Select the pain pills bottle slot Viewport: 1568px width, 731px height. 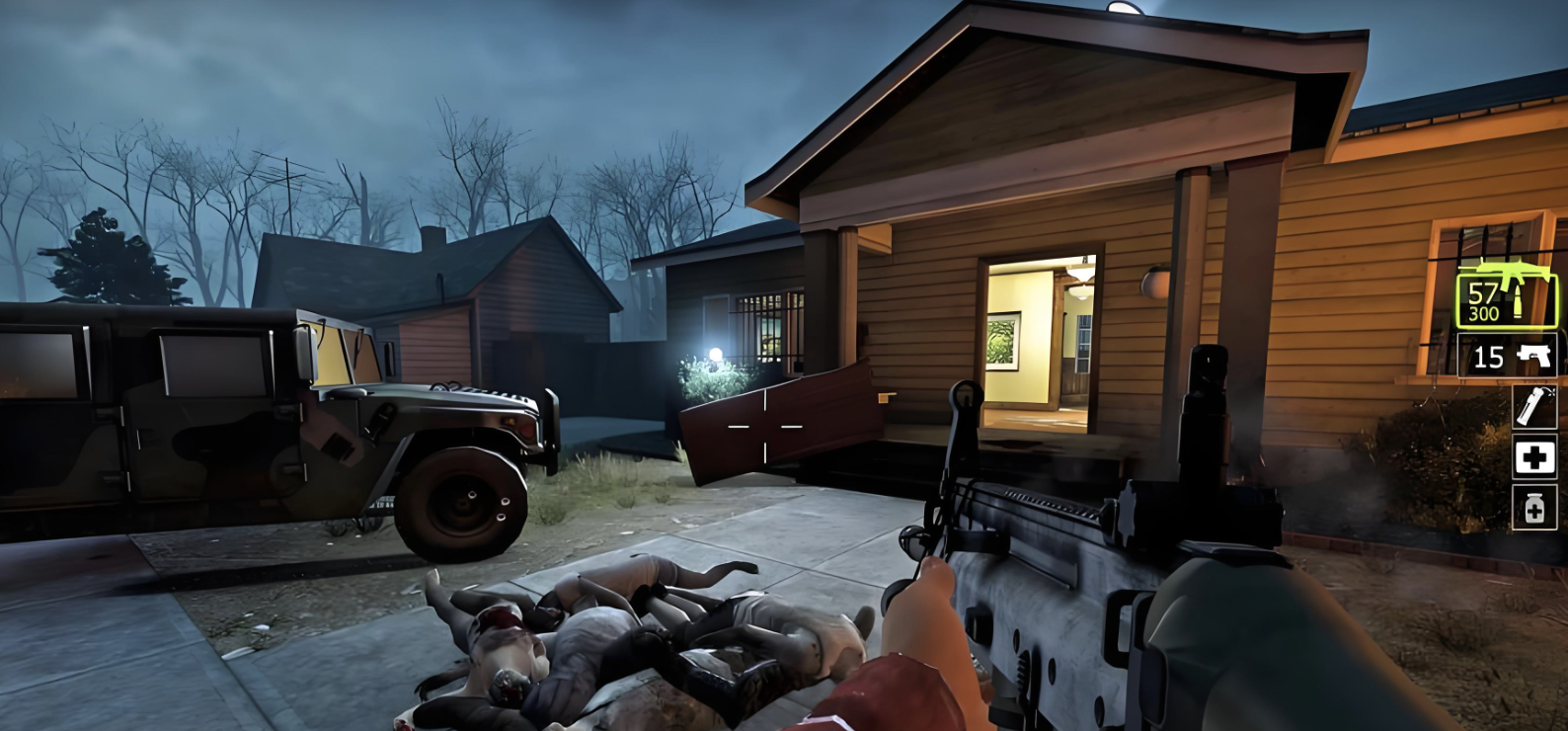coord(1534,508)
